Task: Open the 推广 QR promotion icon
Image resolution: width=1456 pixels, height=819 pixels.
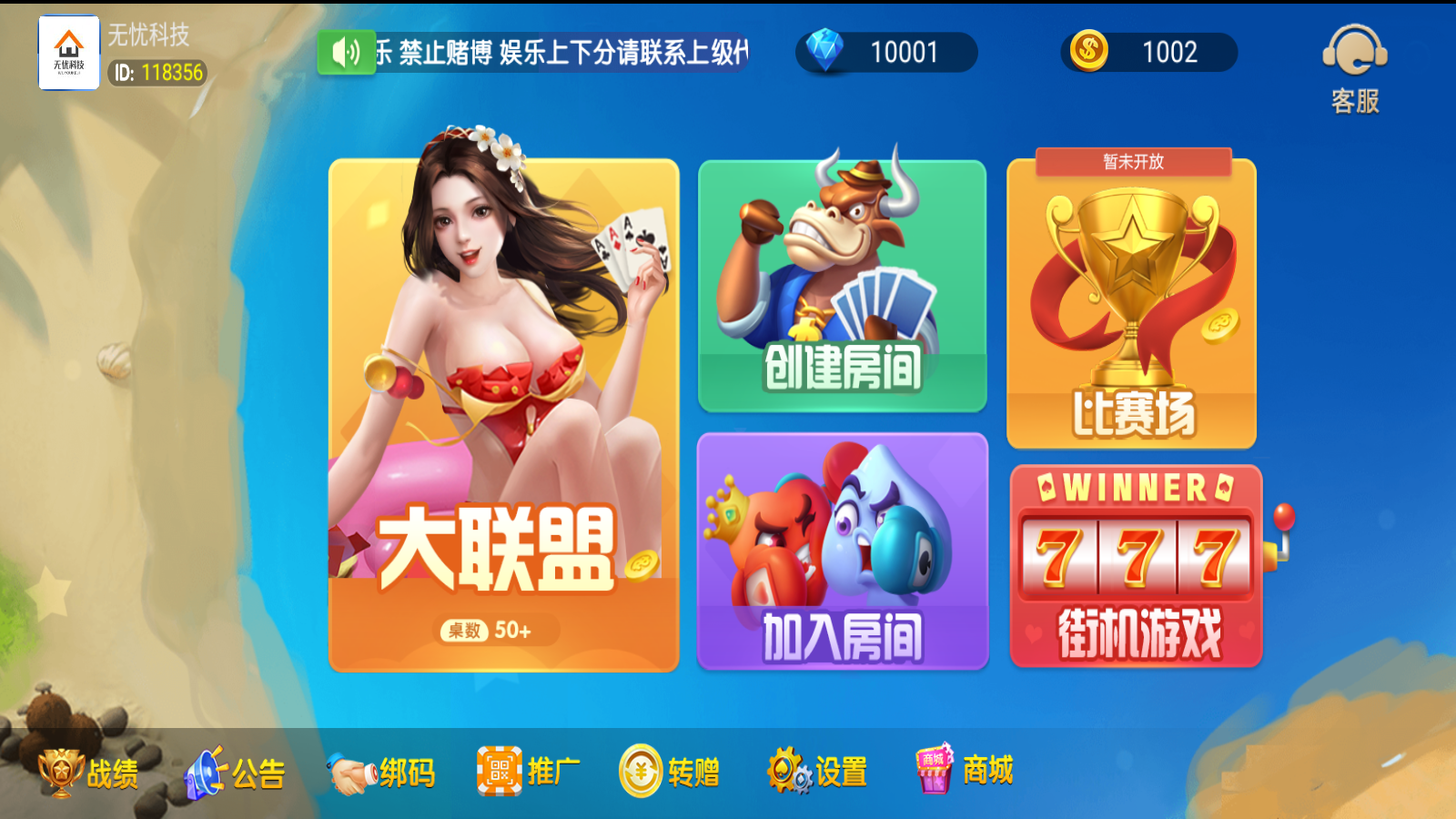Action: click(x=499, y=769)
